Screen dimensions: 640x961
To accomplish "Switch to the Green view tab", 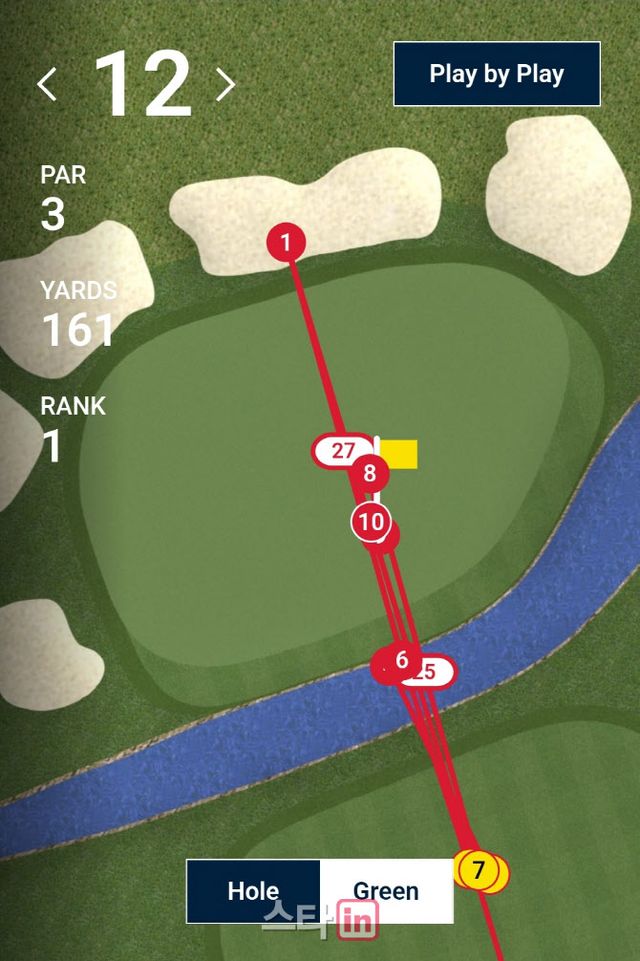I will coord(386,891).
